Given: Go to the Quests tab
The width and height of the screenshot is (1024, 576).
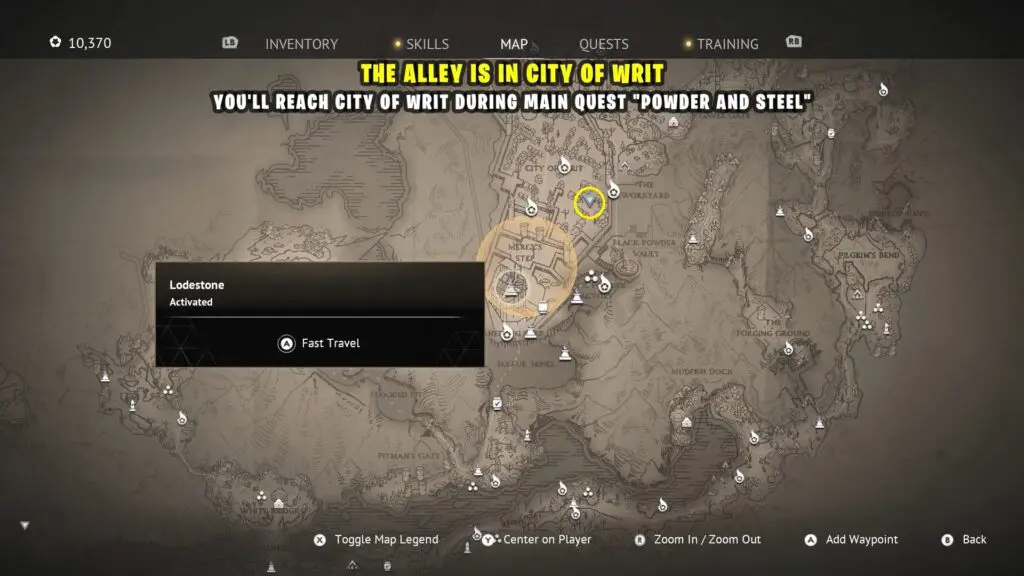Looking at the screenshot, I should 604,44.
